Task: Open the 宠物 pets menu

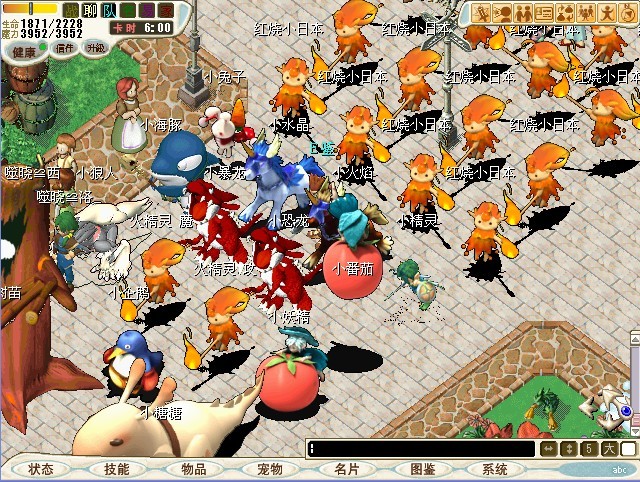Action: point(269,469)
